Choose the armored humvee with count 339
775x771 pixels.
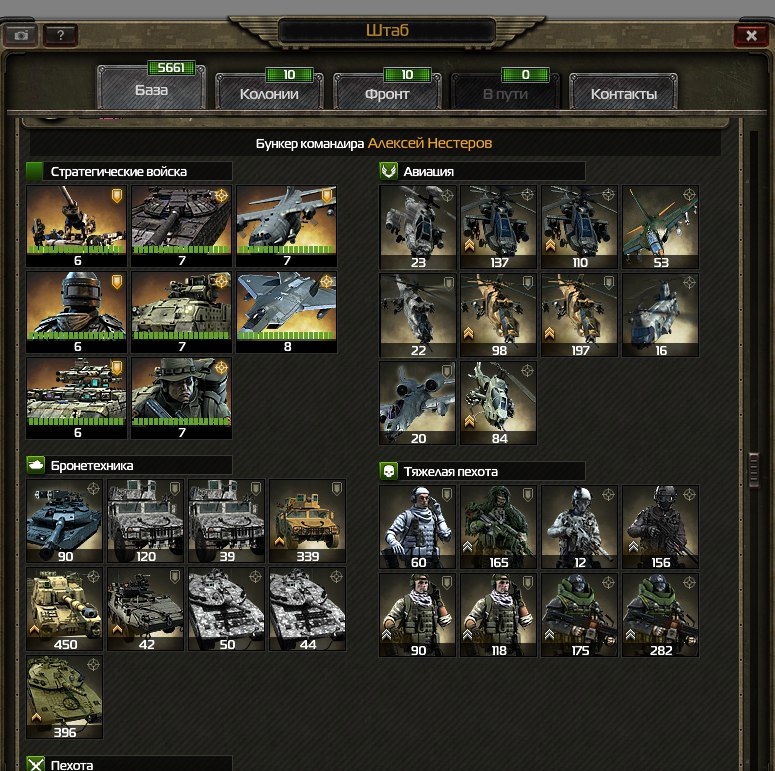307,521
